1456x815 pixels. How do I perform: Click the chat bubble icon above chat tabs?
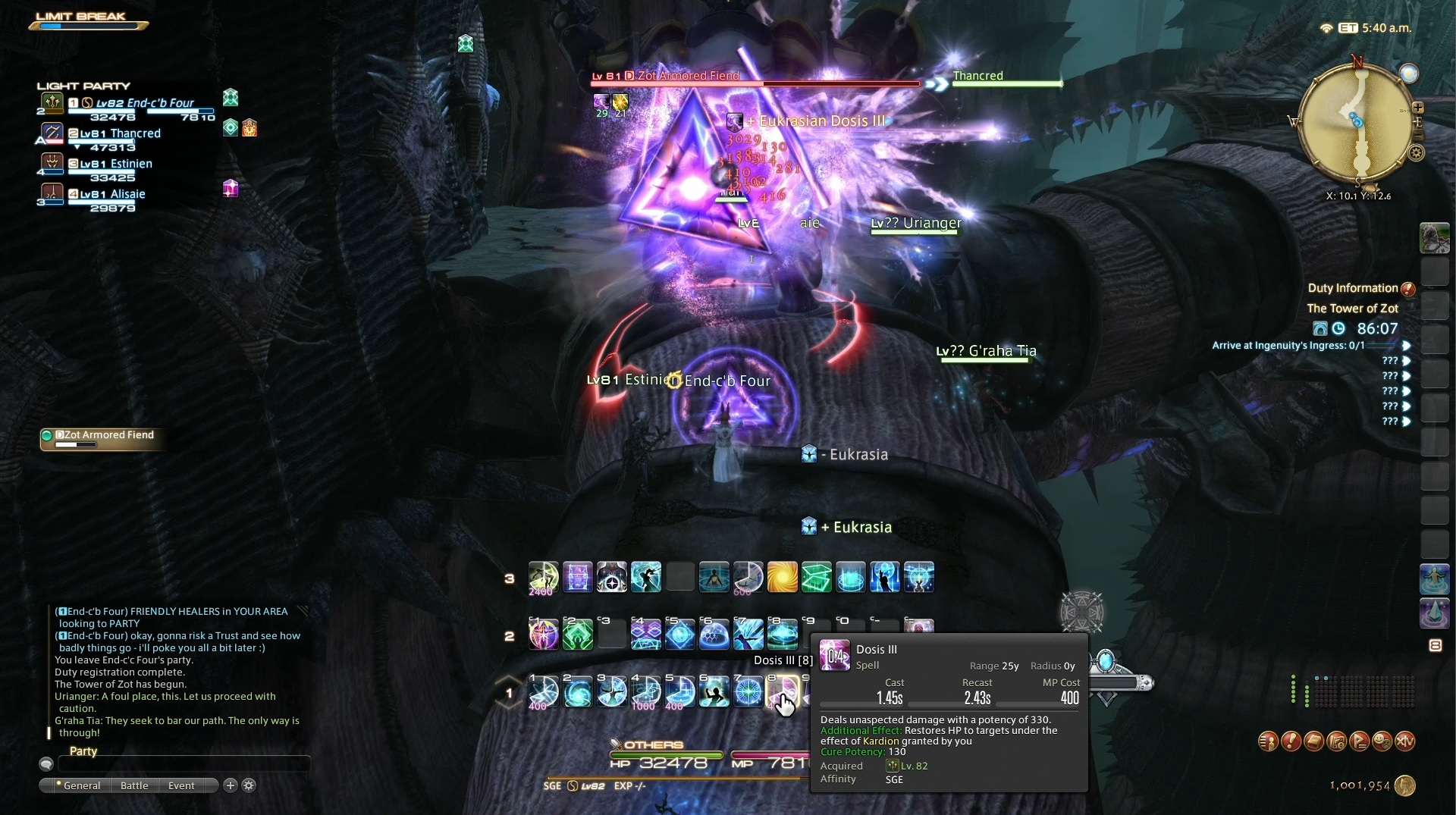tap(46, 764)
